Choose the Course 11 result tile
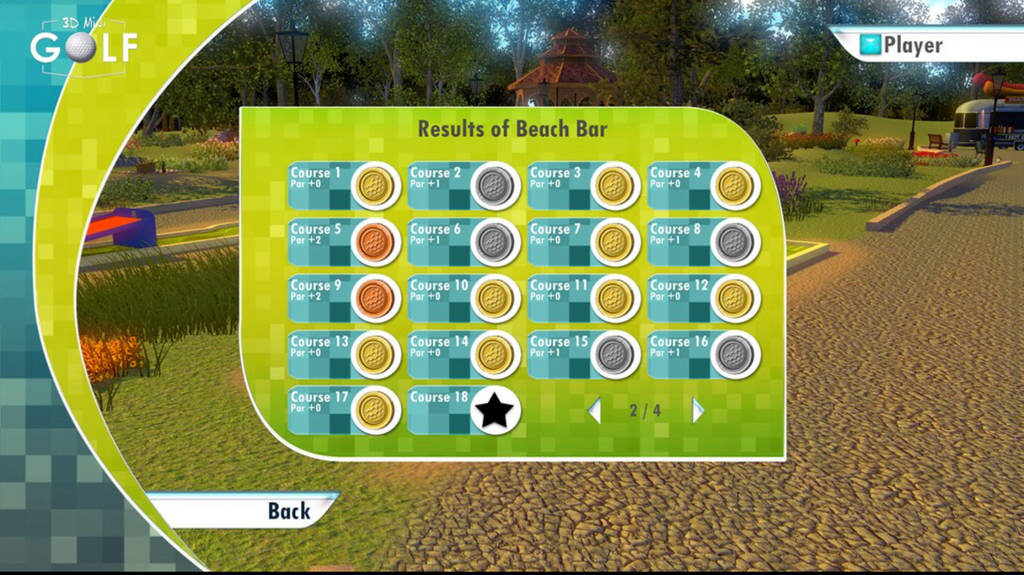The width and height of the screenshot is (1024, 575). tap(583, 297)
